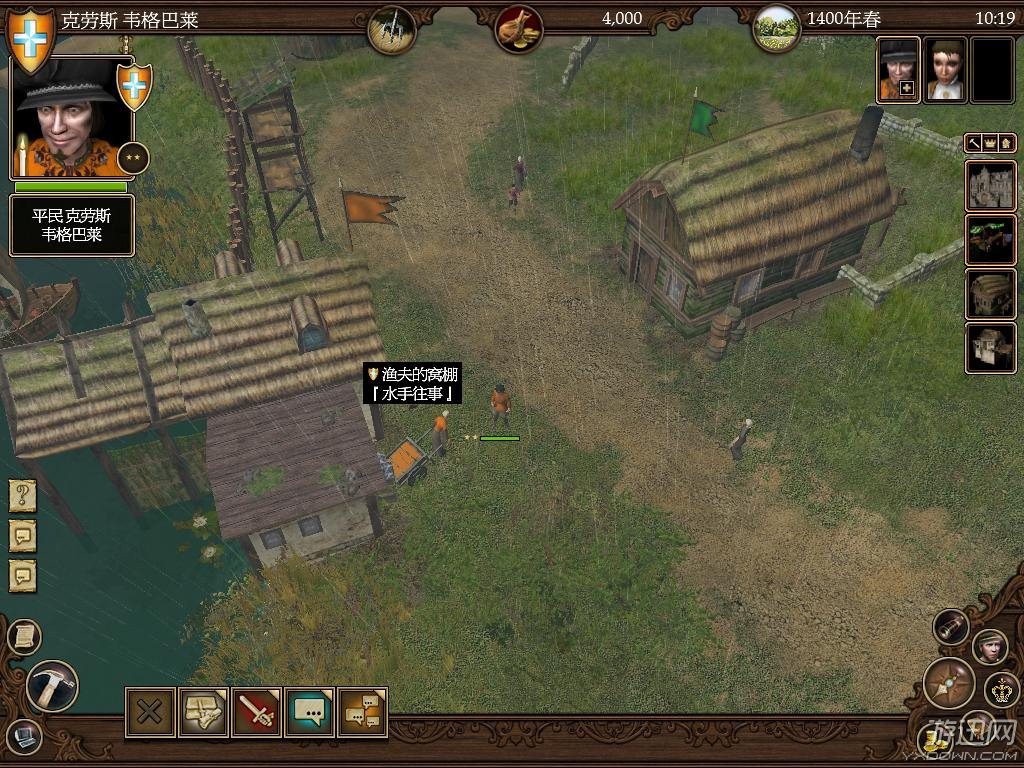The height and width of the screenshot is (768, 1024).
Task: Switch to the hammer filter tab
Action: click(x=973, y=144)
